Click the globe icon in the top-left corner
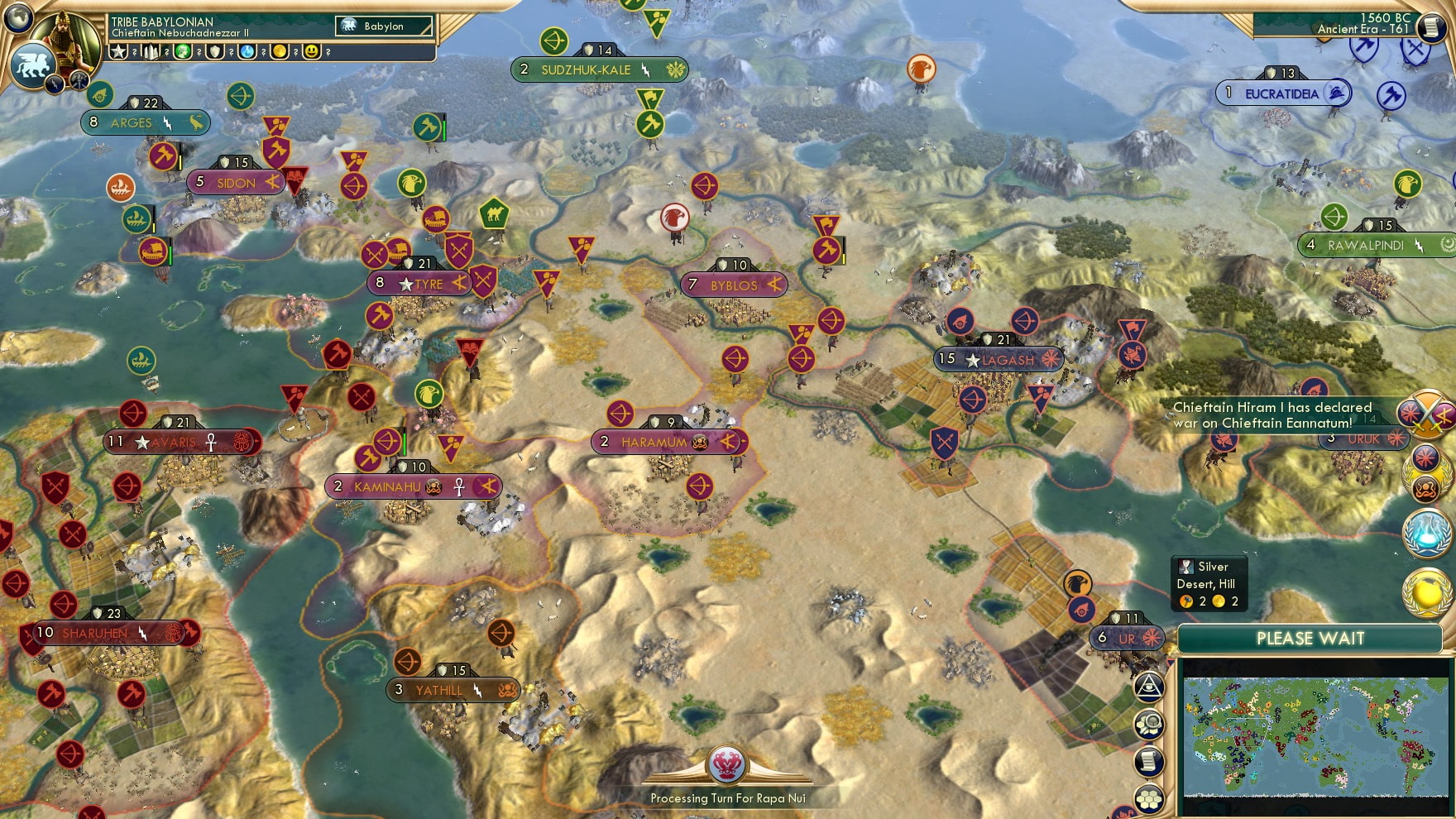 click(x=17, y=17)
